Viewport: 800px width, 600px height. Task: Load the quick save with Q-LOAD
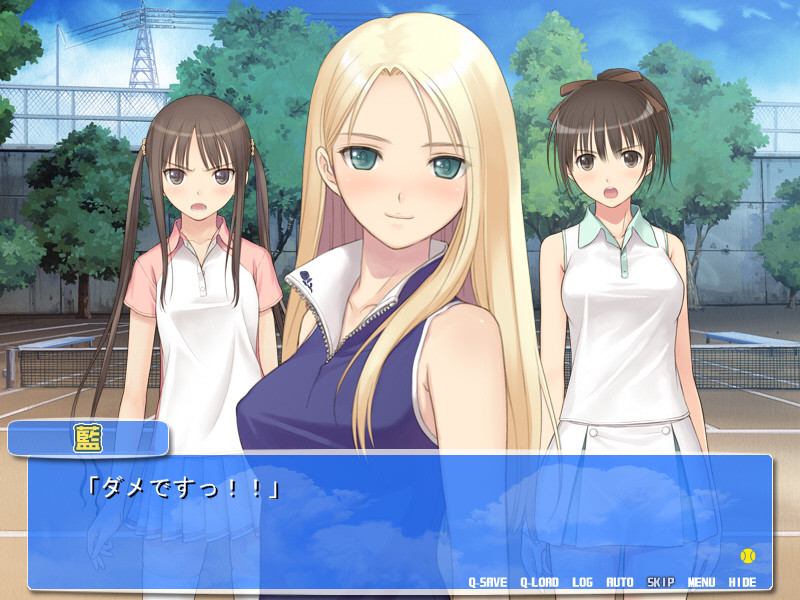pyautogui.click(x=540, y=581)
